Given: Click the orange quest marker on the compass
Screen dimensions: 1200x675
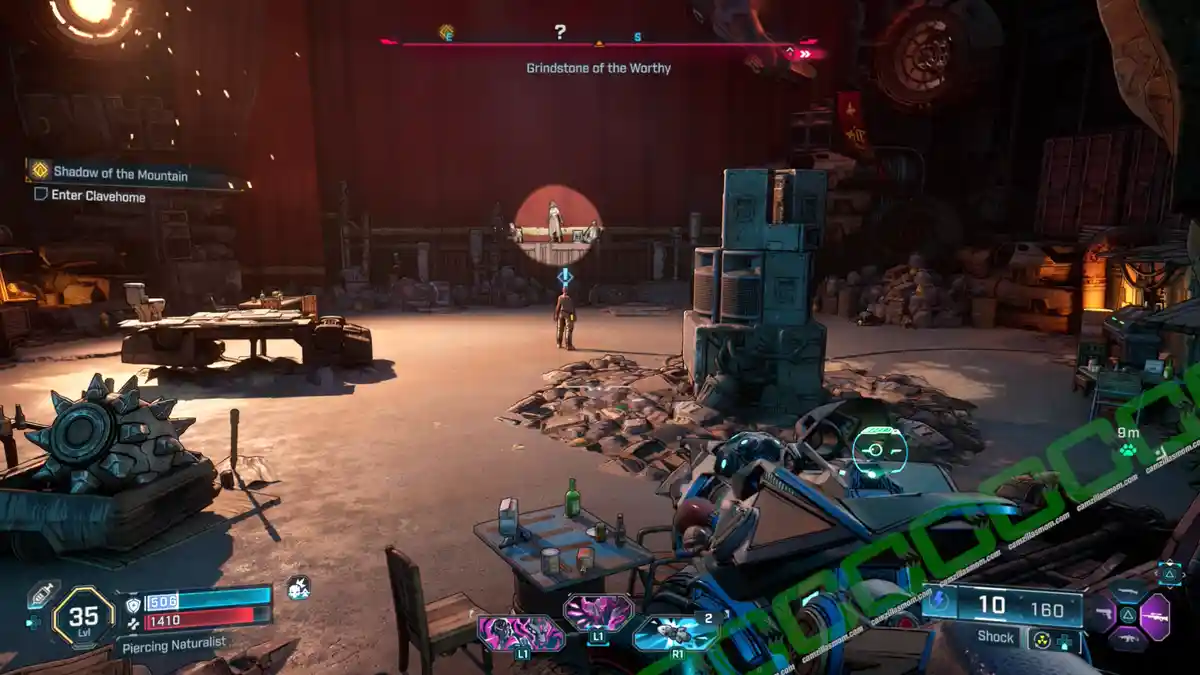Looking at the screenshot, I should pos(446,32).
